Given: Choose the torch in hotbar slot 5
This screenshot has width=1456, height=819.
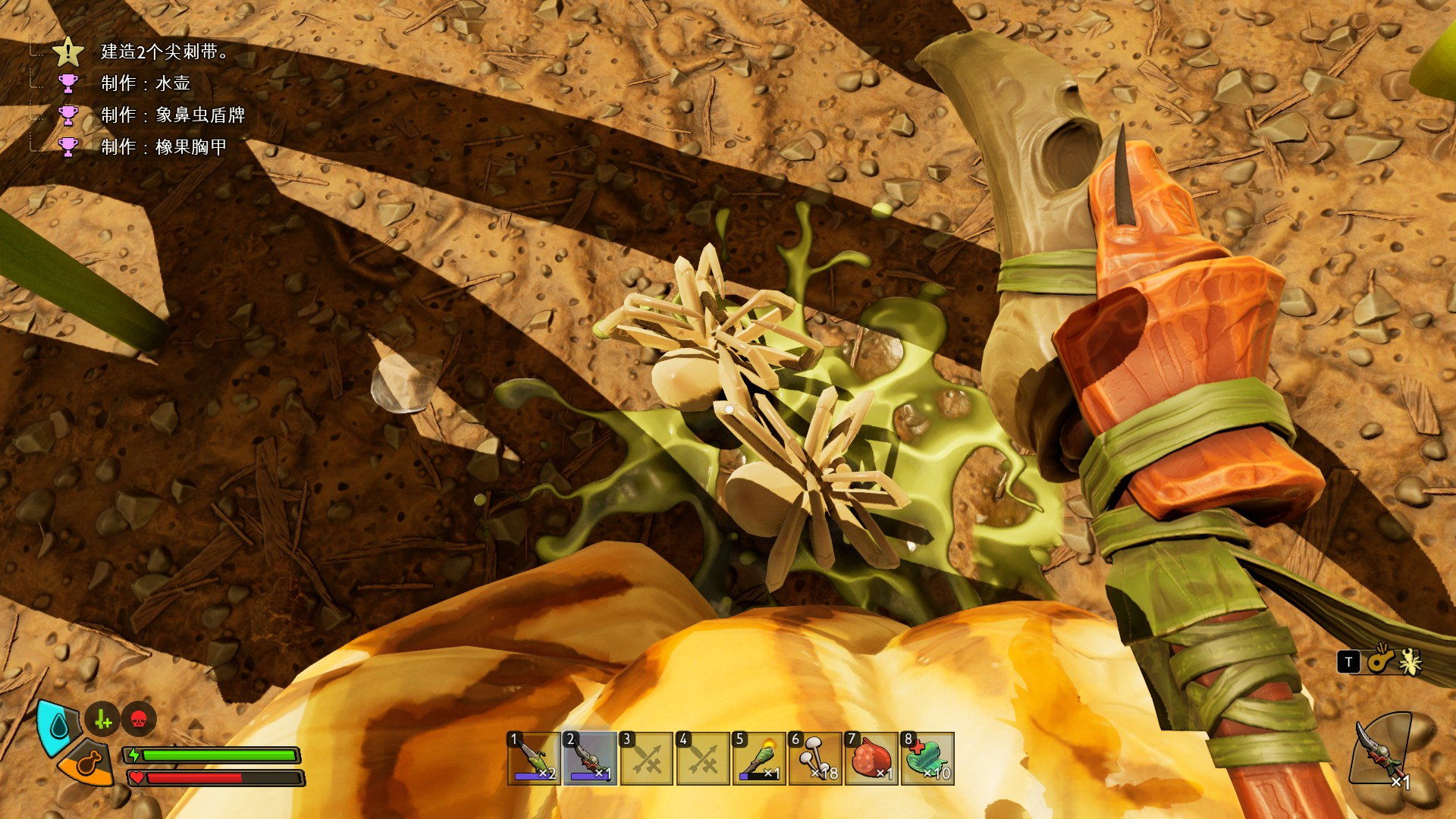Looking at the screenshot, I should [759, 758].
